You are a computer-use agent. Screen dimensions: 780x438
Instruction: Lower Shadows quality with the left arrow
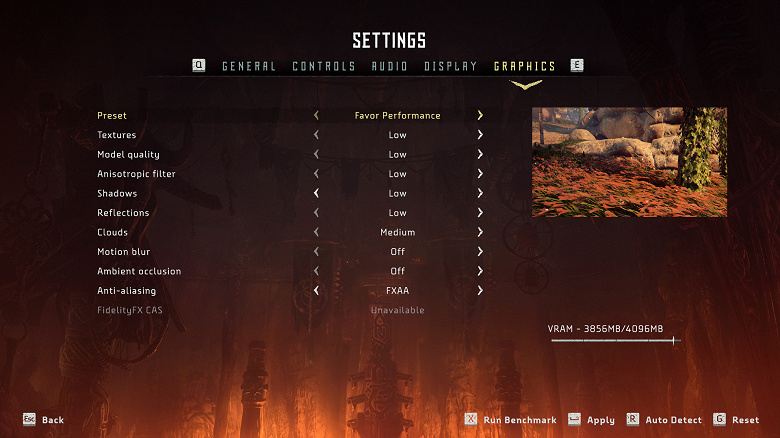click(x=316, y=193)
